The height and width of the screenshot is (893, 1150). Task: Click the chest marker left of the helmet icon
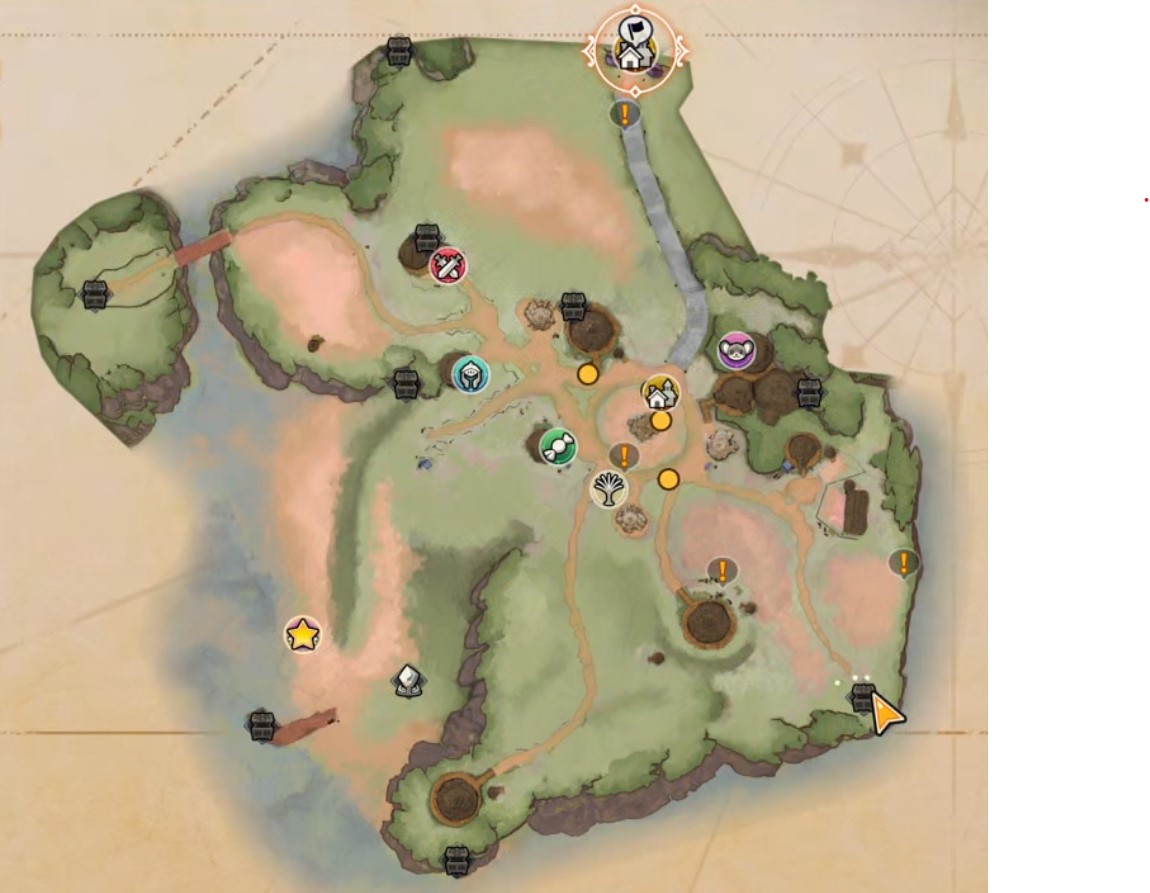[405, 383]
